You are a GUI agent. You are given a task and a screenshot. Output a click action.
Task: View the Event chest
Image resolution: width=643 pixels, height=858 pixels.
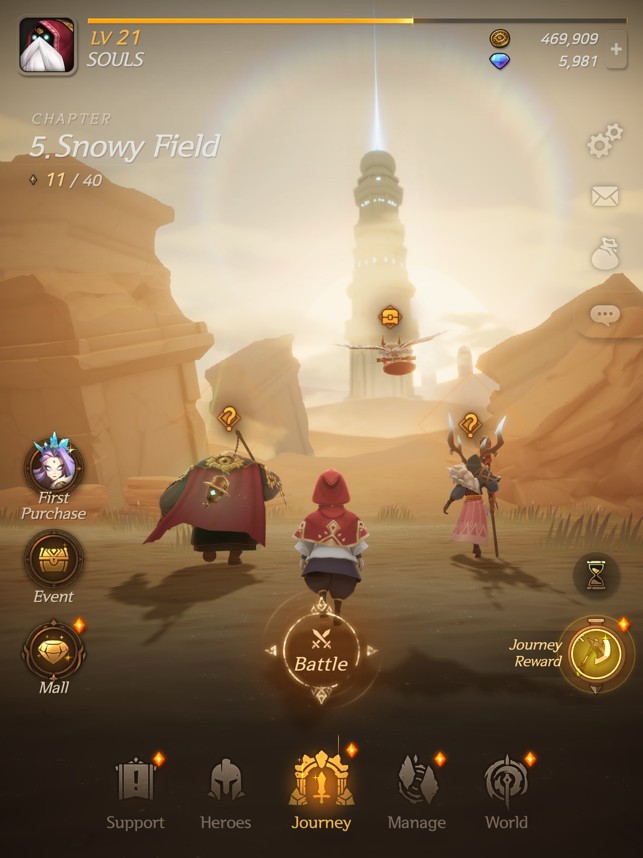point(54,560)
